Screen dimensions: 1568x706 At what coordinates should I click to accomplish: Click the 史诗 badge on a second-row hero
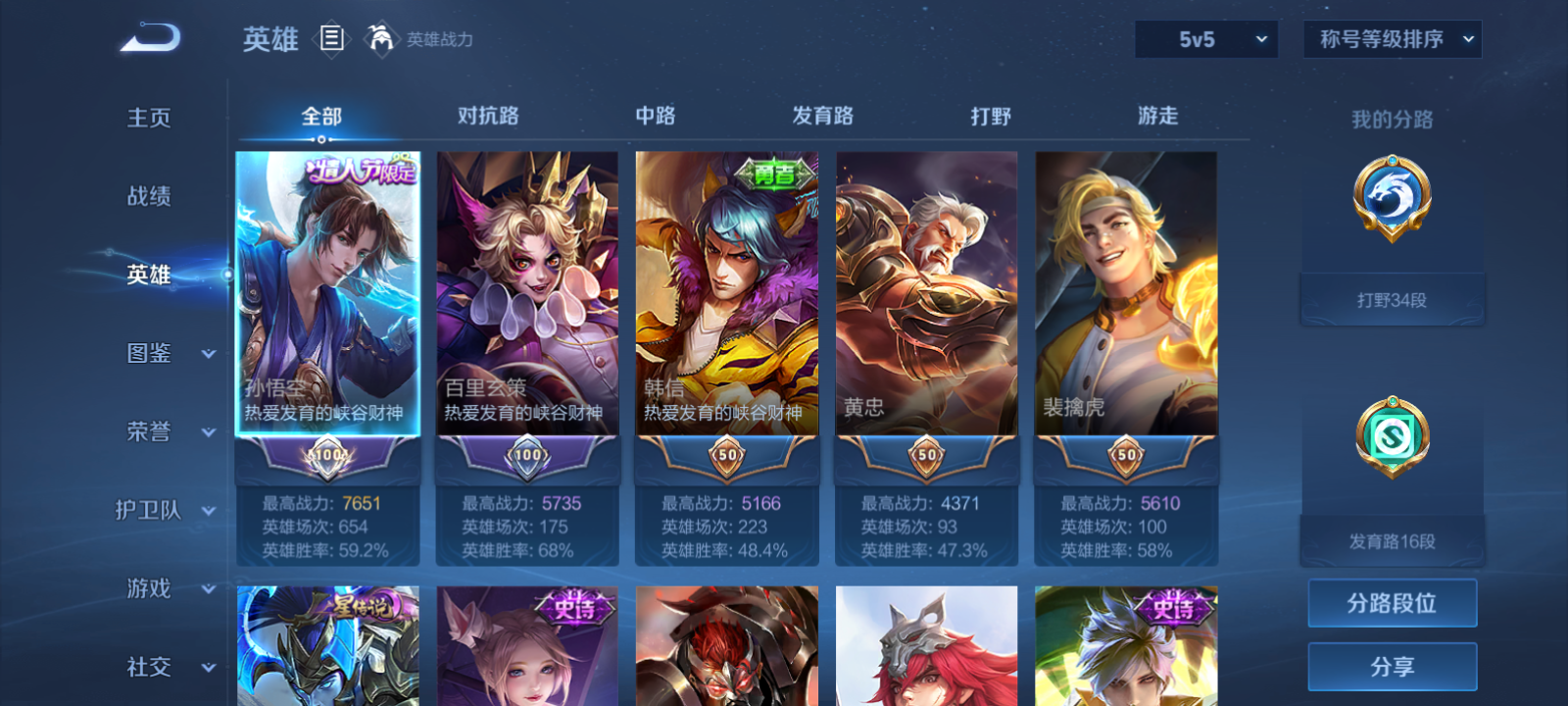[577, 608]
